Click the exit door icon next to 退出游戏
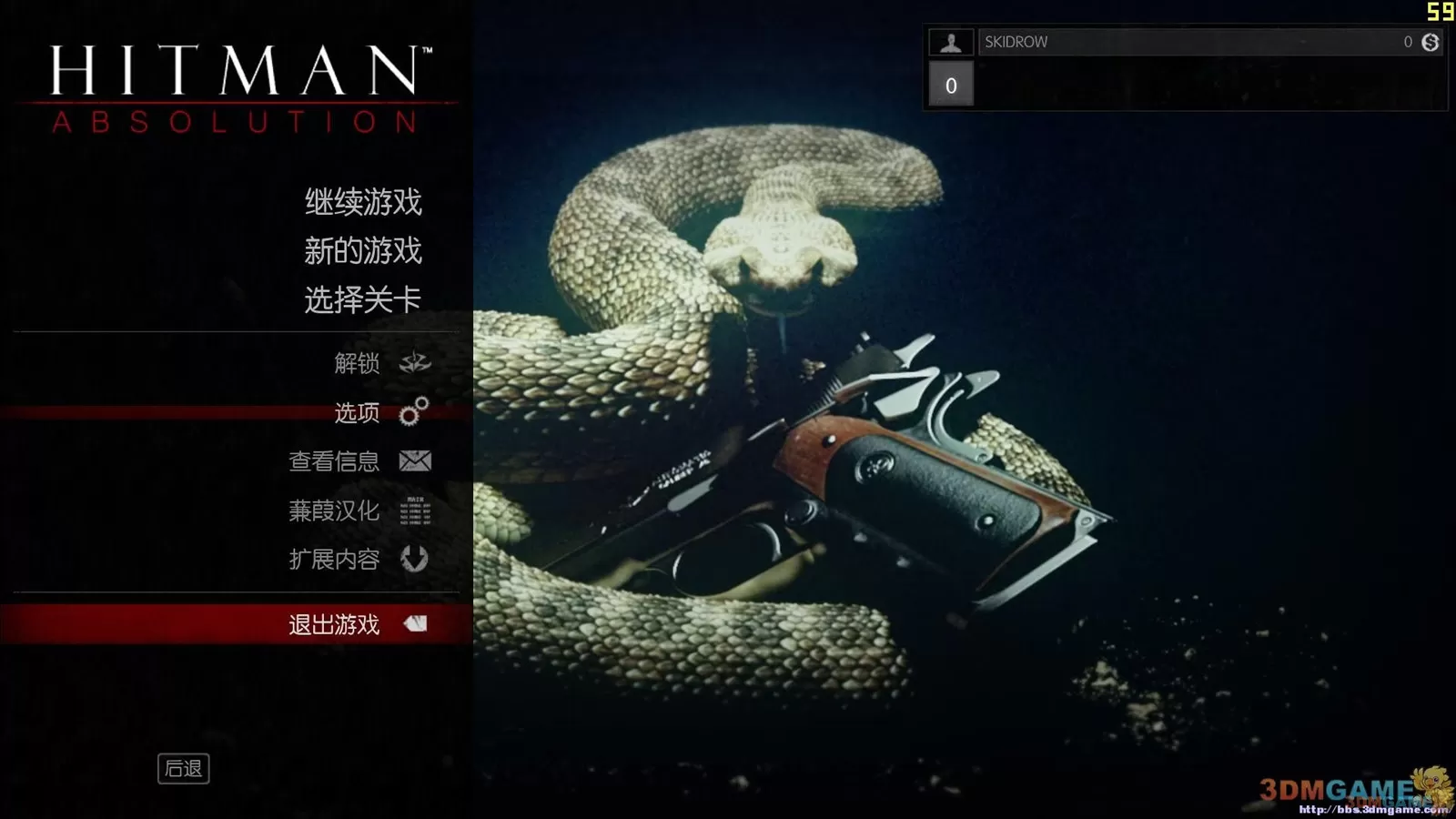Viewport: 1456px width, 819px height. (417, 624)
